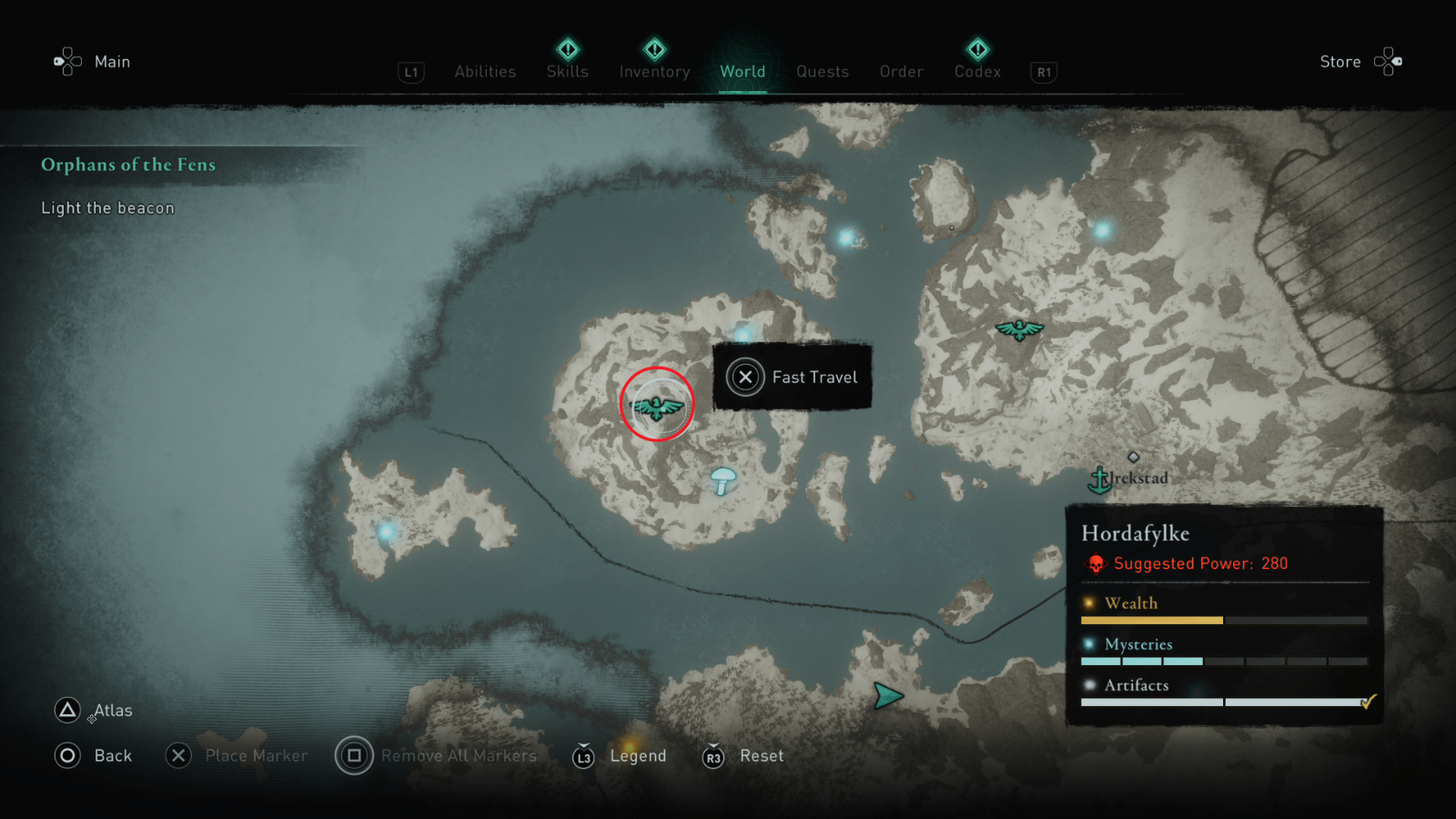
Task: Switch to the Quests tab
Action: coord(822,72)
